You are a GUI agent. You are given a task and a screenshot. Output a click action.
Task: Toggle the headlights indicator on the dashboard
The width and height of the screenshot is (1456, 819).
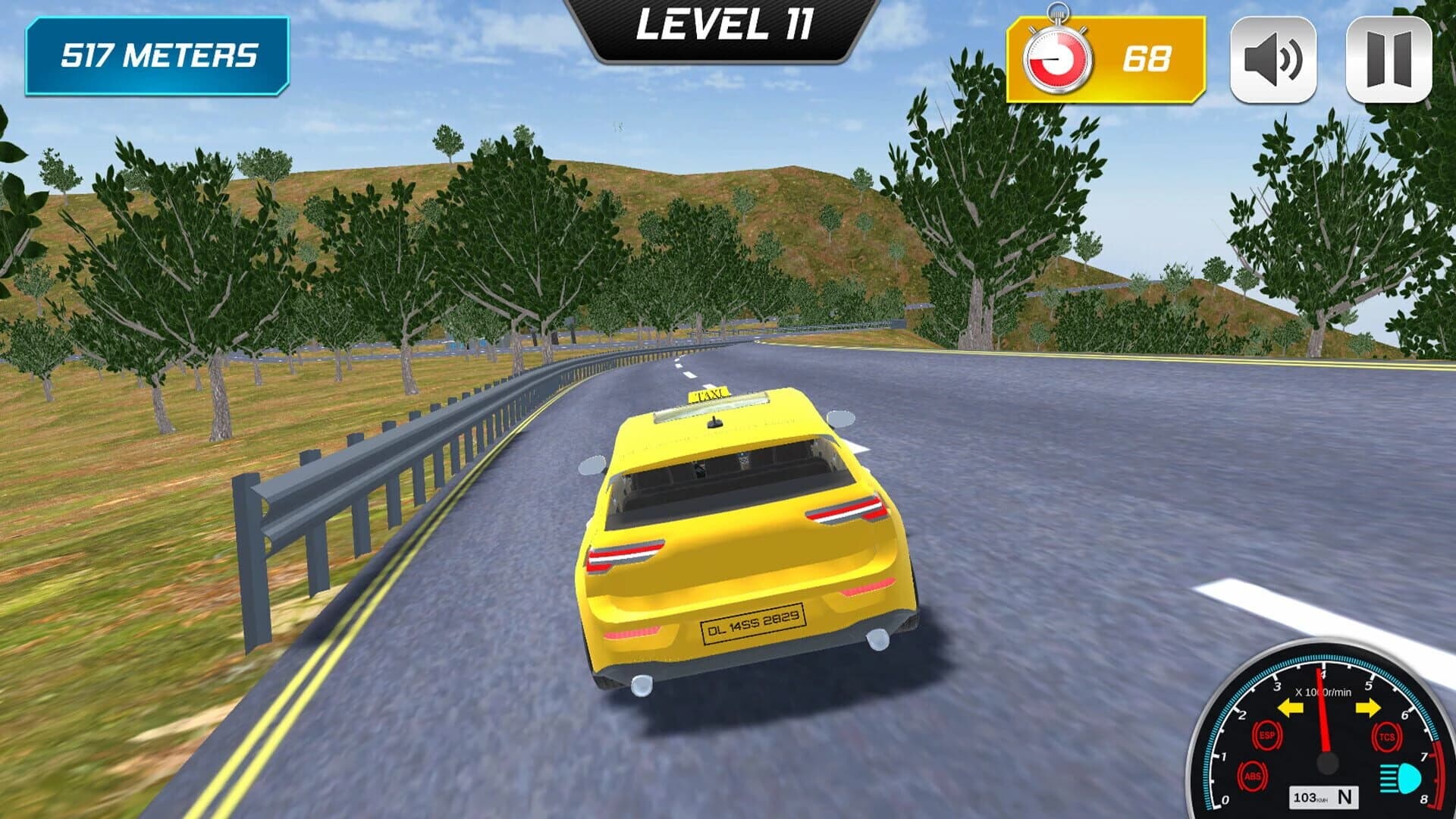(x=1401, y=780)
